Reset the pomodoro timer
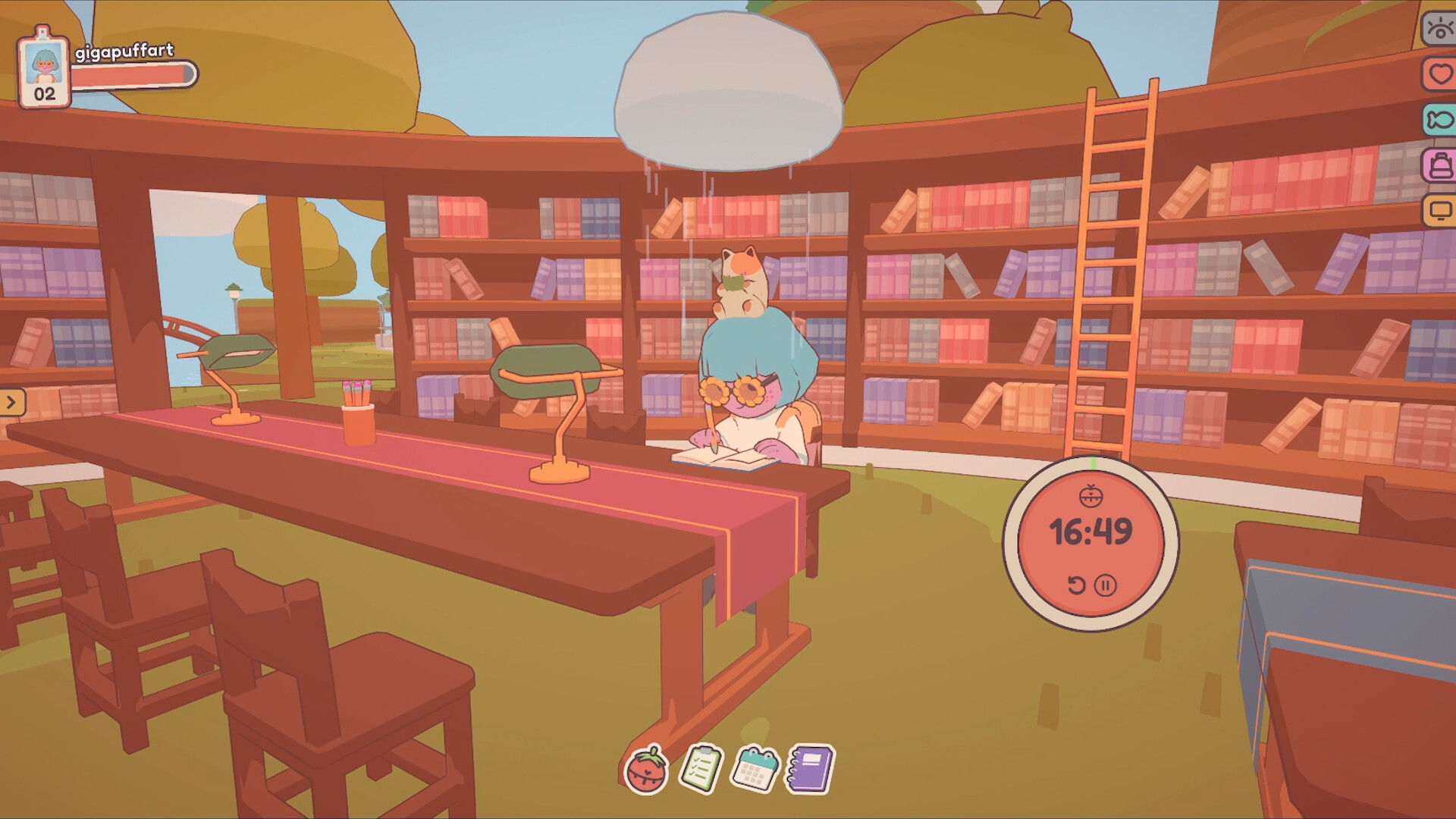The height and width of the screenshot is (819, 1456). point(1077,584)
